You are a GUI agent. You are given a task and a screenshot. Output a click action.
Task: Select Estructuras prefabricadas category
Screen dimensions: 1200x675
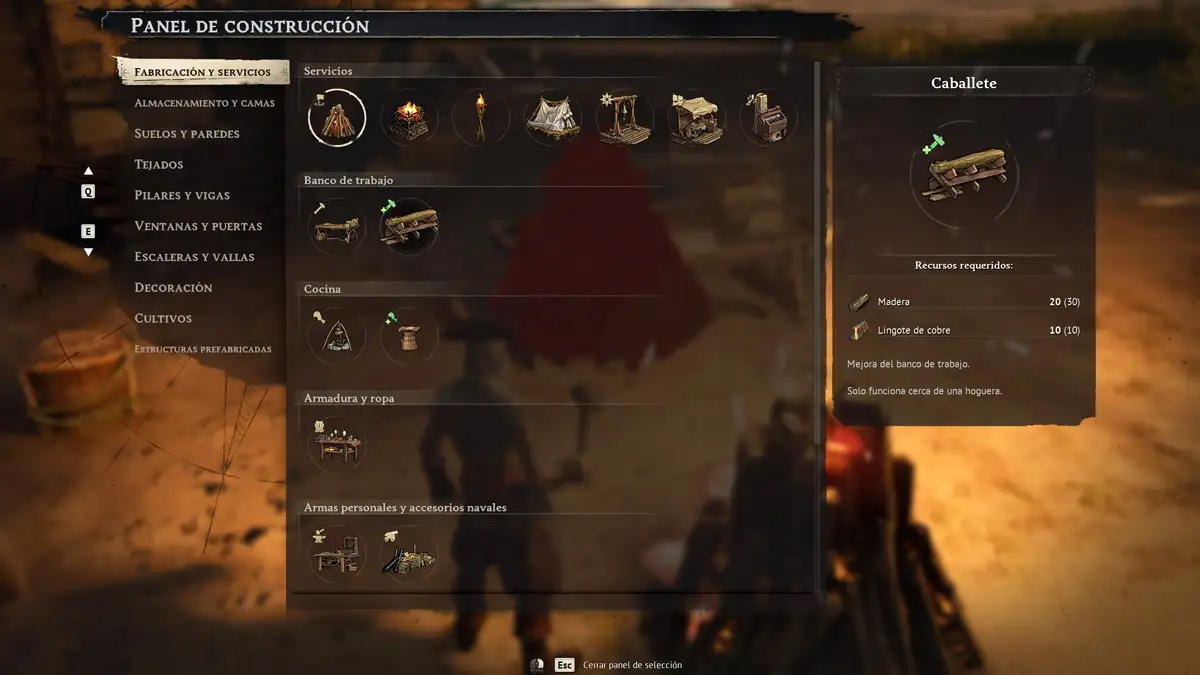(x=203, y=349)
